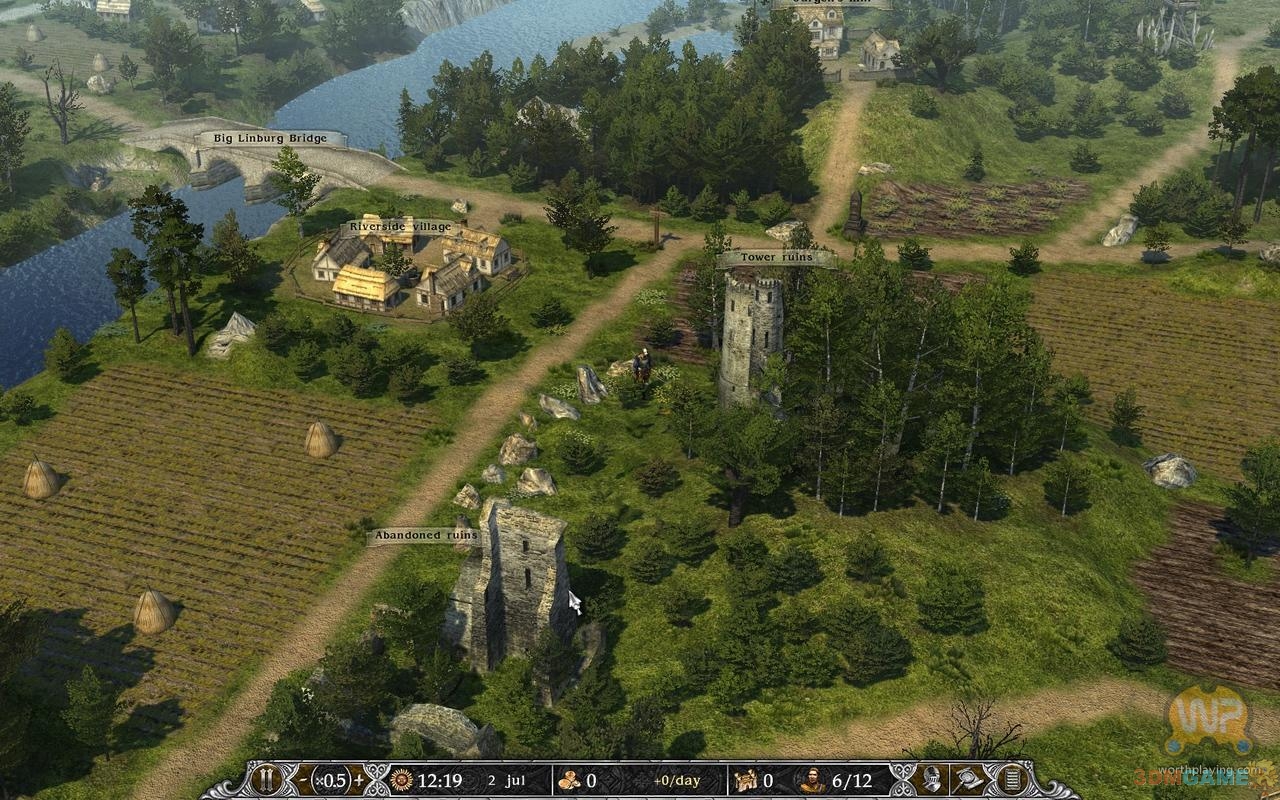Open the scroll and magnifier journal icon
Image resolution: width=1280 pixels, height=800 pixels.
[x=969, y=780]
